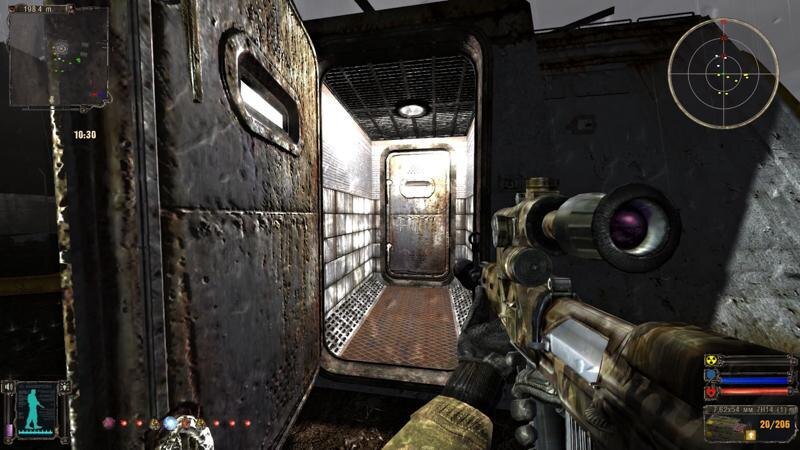Select the glowing blue artifact orb icon
This screenshot has height=450, width=800.
coord(171,423)
